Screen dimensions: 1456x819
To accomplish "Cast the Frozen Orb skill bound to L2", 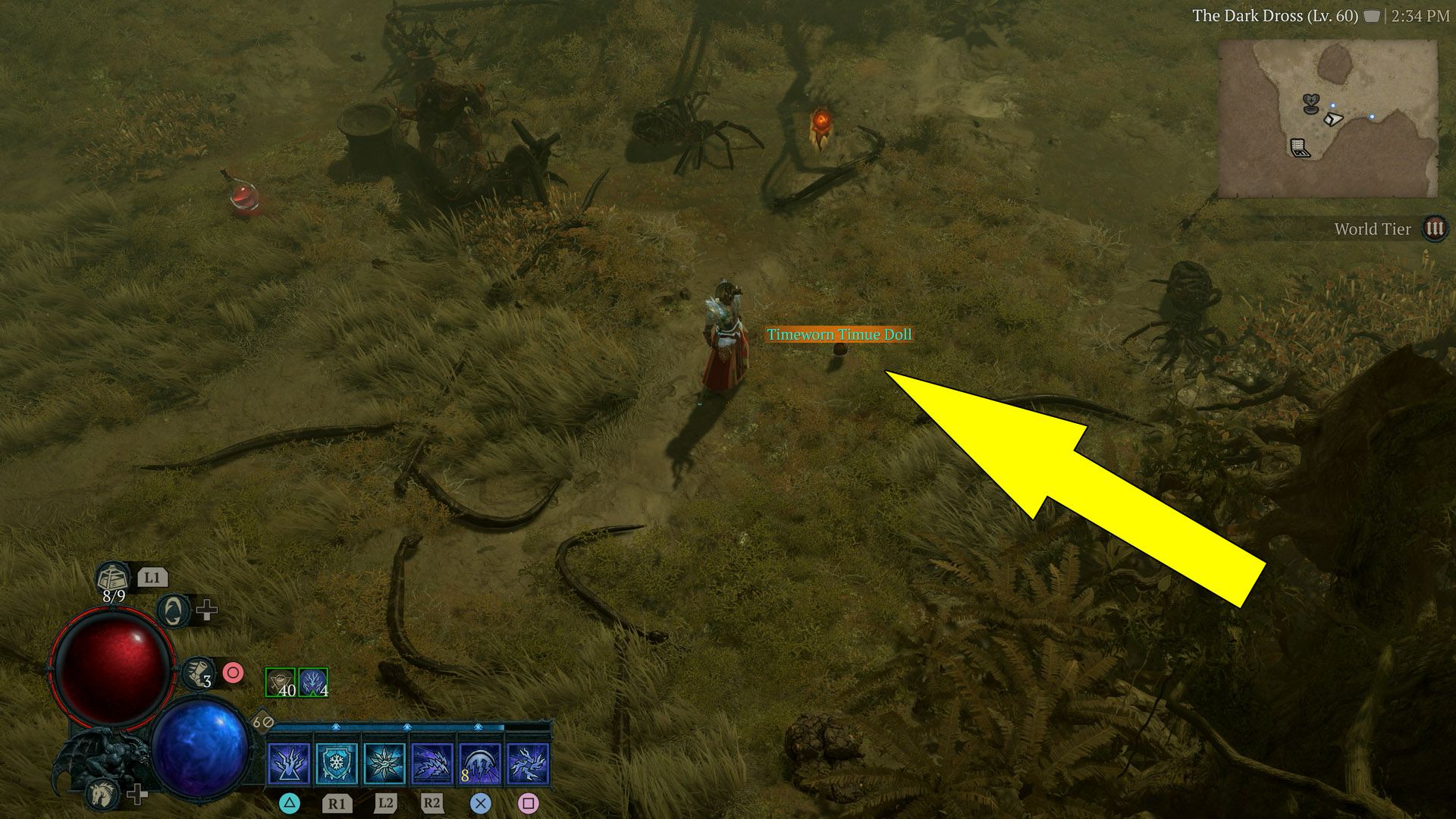I will (x=385, y=765).
